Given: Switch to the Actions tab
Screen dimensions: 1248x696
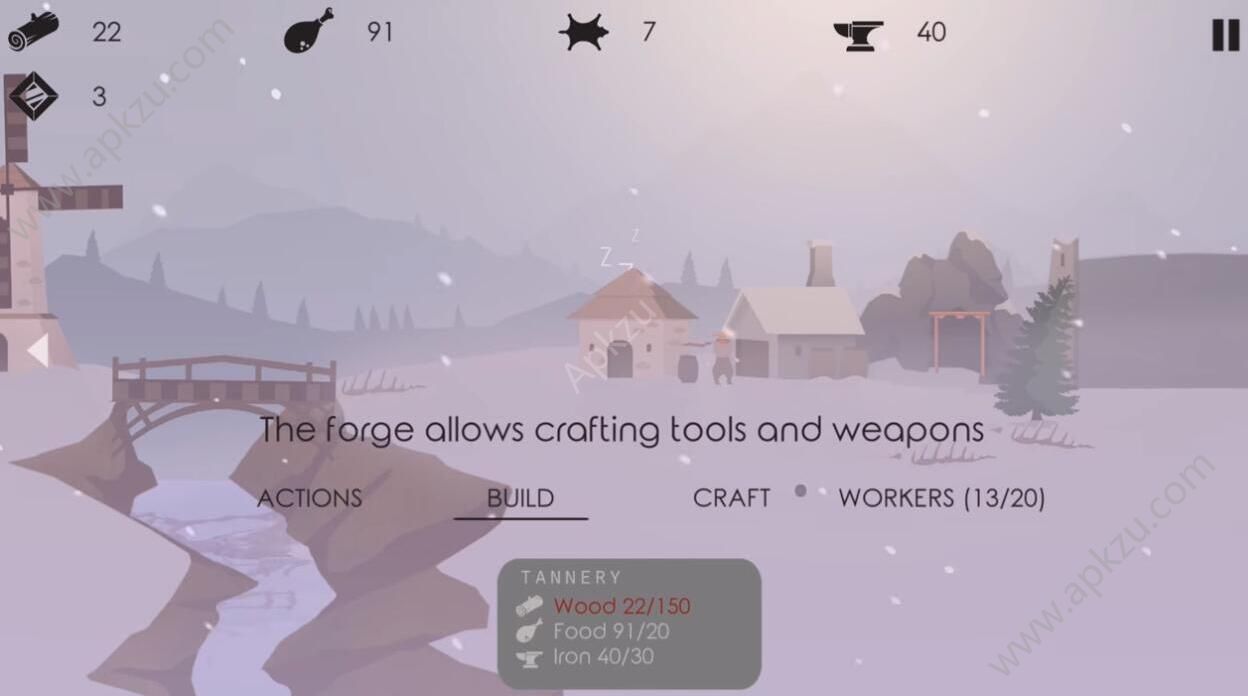Looking at the screenshot, I should tap(310, 498).
